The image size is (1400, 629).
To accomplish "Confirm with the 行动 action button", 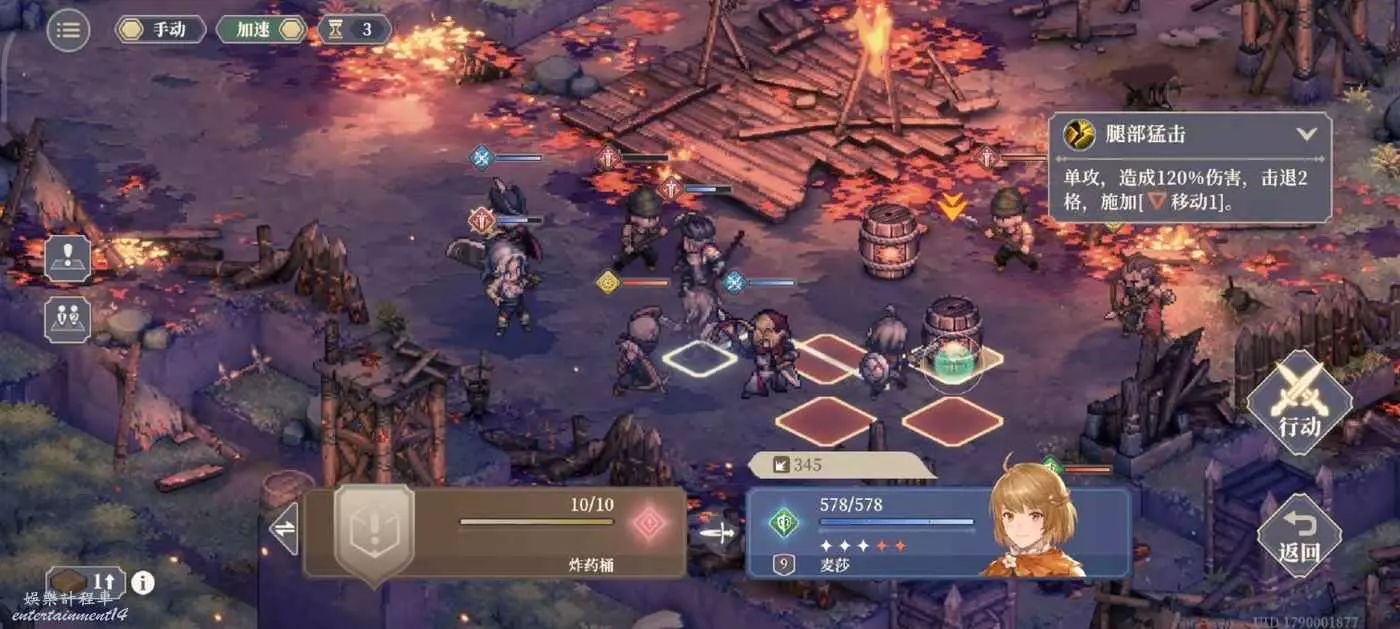I will coord(1299,402).
